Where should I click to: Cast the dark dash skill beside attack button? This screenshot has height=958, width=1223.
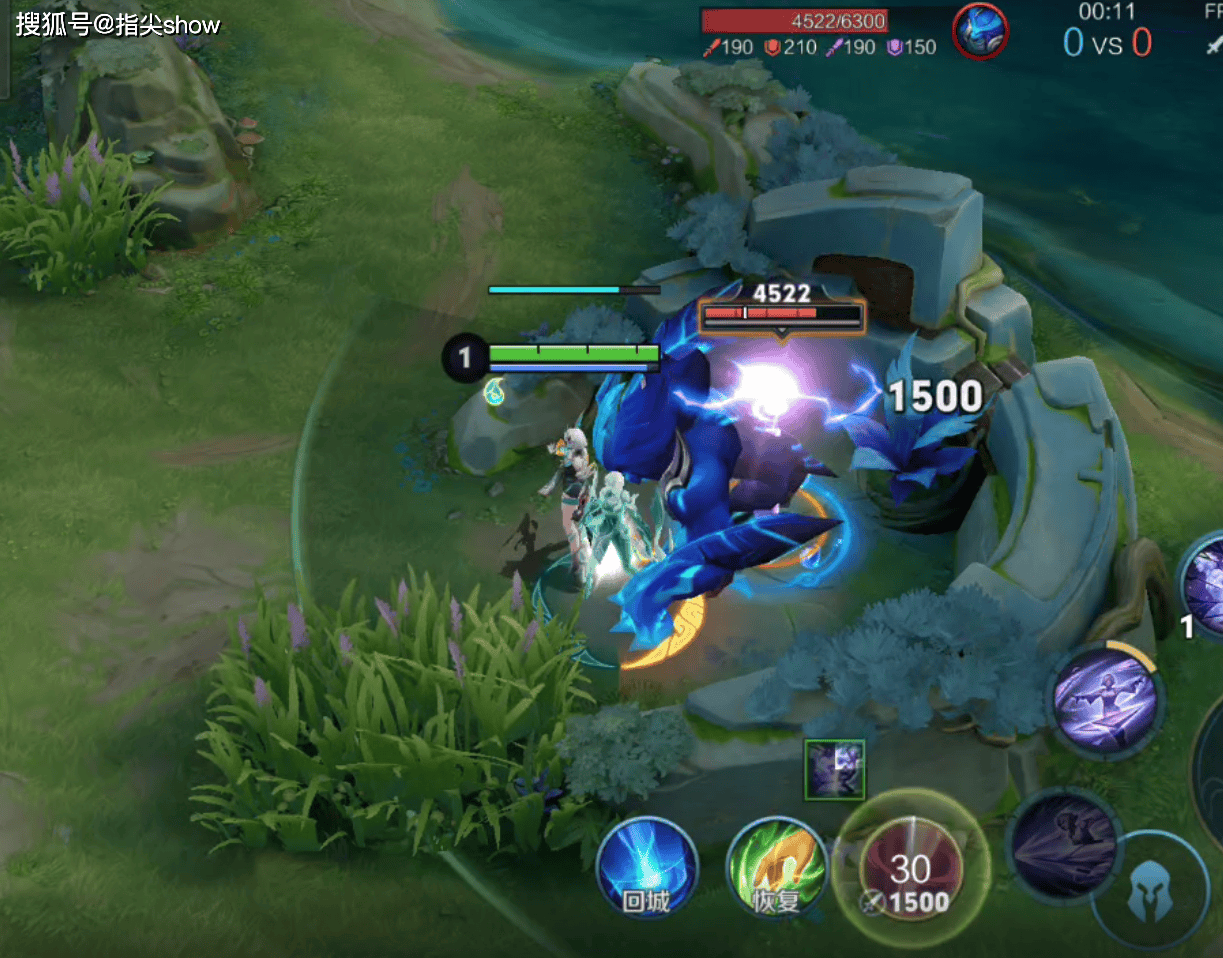click(1063, 845)
